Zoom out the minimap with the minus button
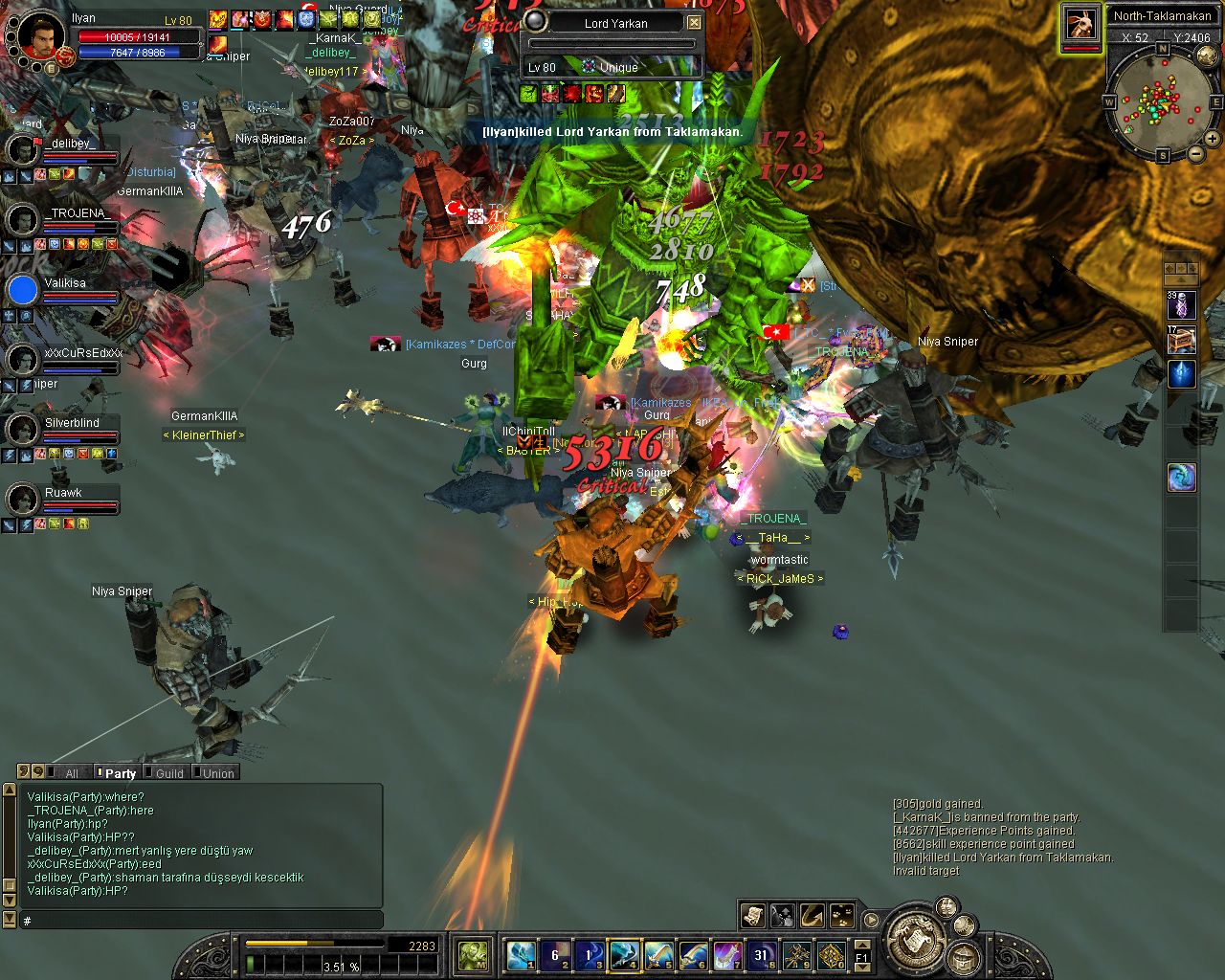 [1195, 154]
